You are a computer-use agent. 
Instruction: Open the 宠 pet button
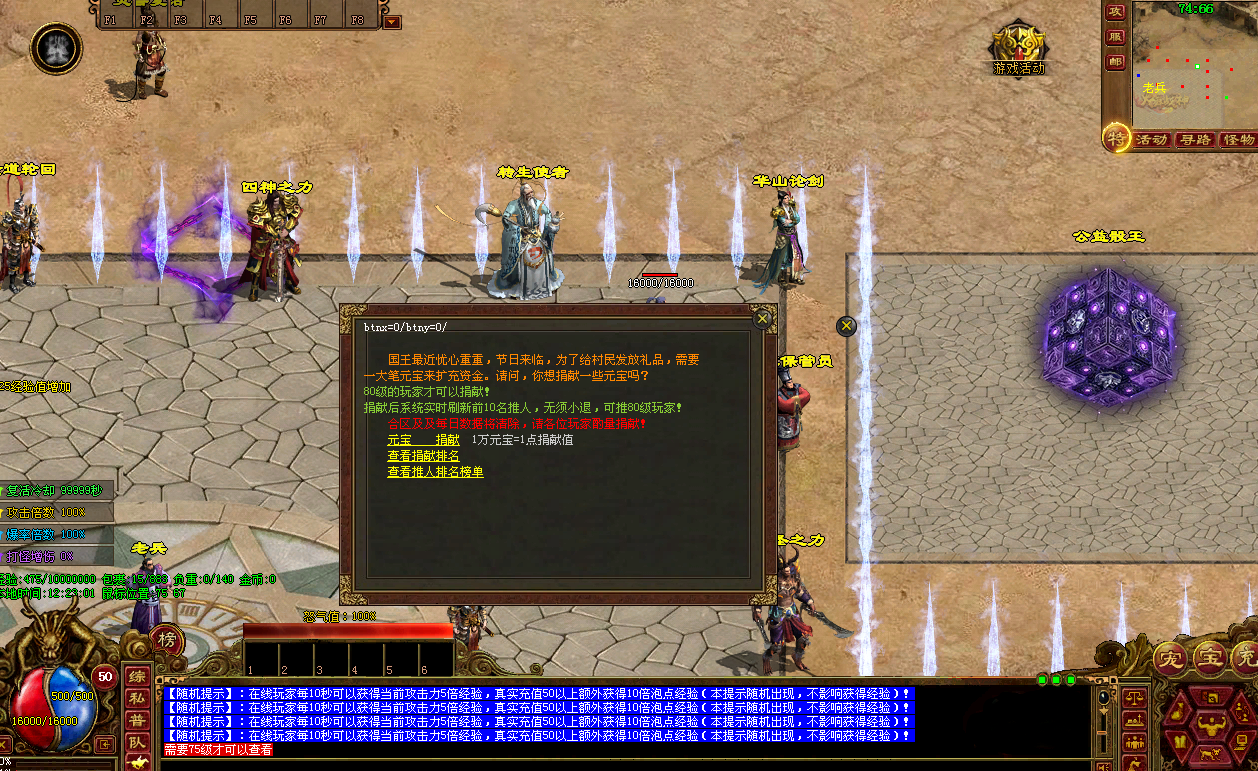(x=1170, y=658)
